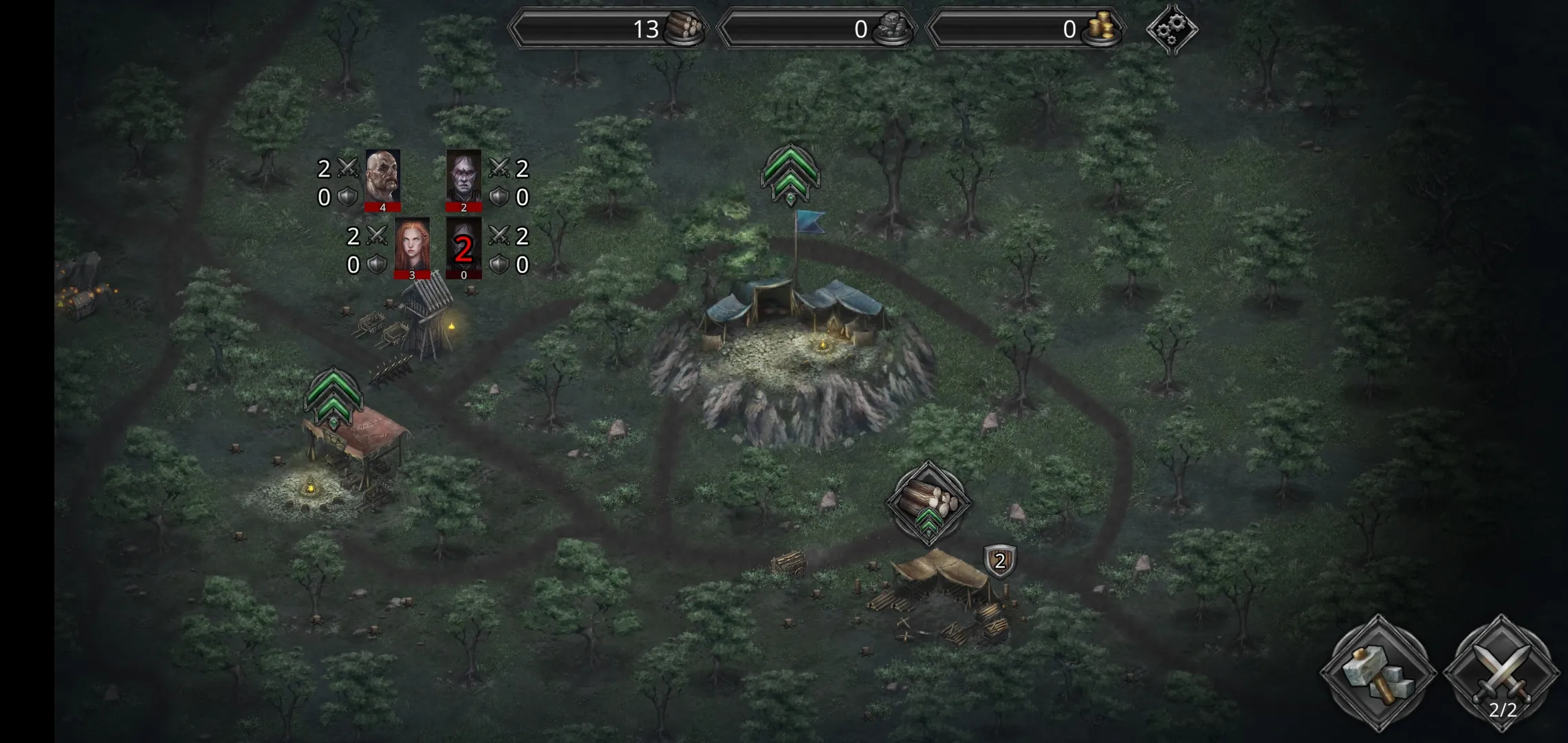This screenshot has width=1568, height=743.
Task: Collect the wood logs diamond icon
Action: (928, 502)
